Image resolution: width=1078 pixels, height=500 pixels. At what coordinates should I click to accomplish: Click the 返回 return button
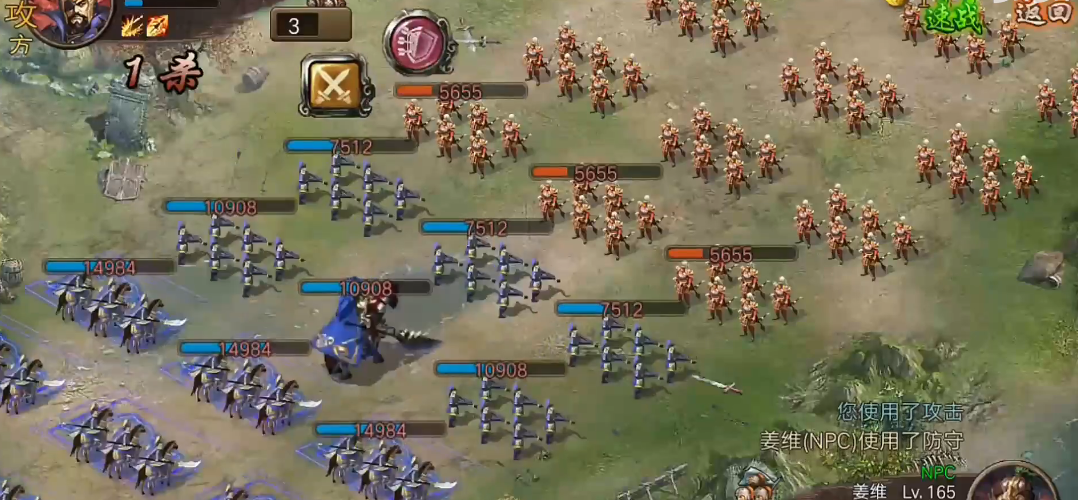pyautogui.click(x=1045, y=13)
